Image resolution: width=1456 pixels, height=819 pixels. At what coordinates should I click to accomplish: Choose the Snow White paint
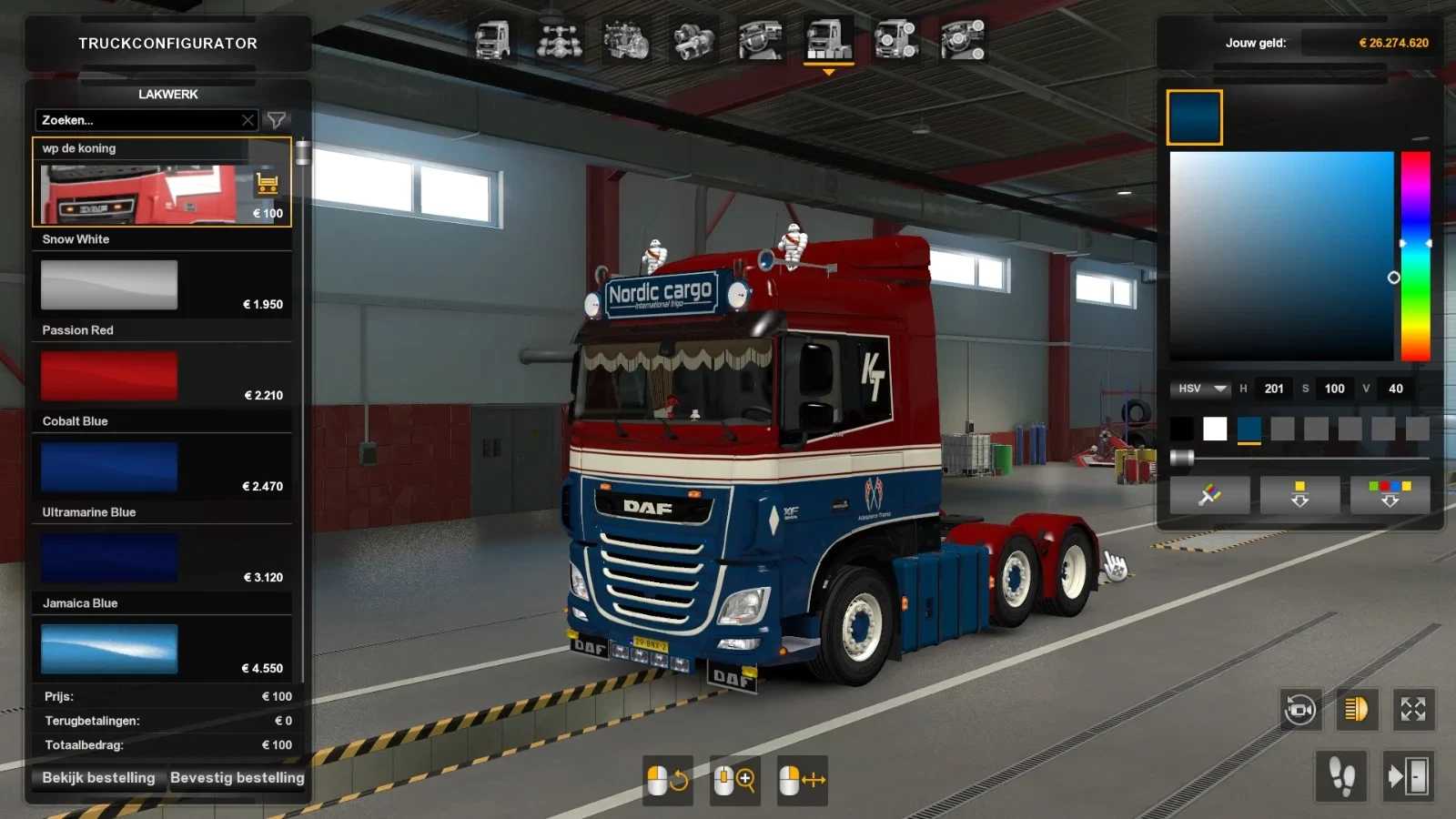click(109, 285)
